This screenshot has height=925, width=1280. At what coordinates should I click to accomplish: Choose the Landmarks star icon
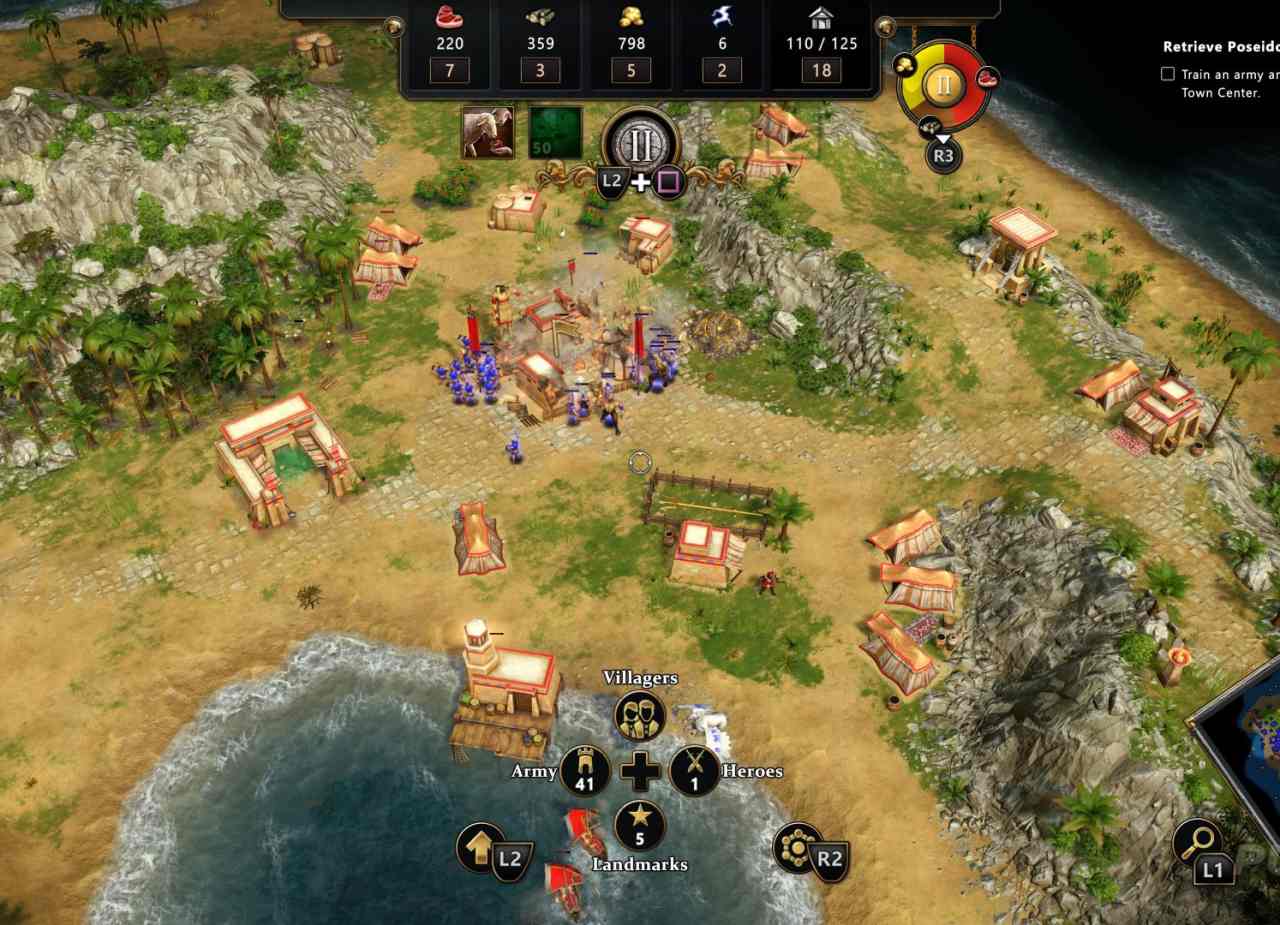[x=640, y=826]
